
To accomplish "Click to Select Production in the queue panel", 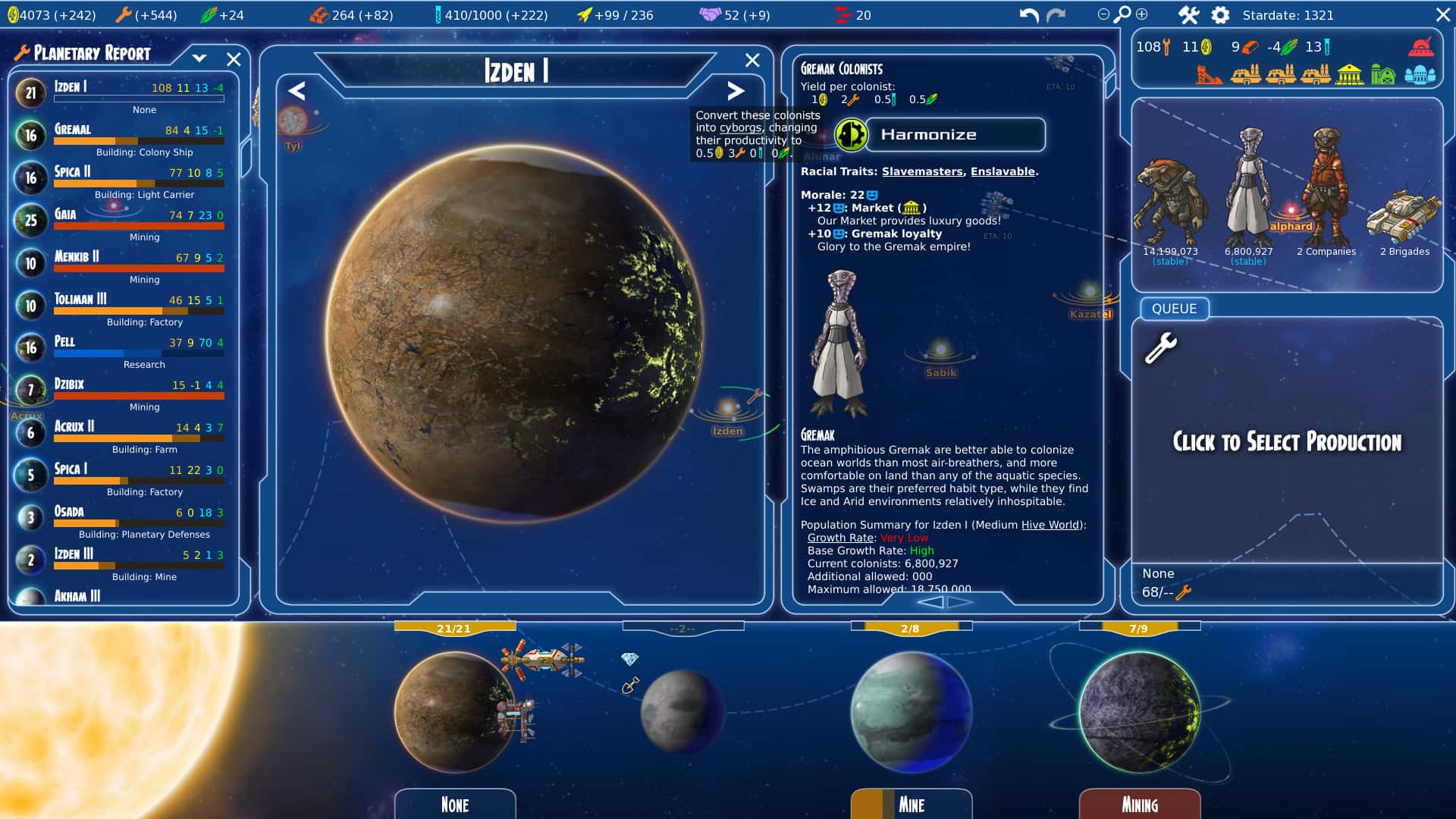I will tap(1287, 442).
